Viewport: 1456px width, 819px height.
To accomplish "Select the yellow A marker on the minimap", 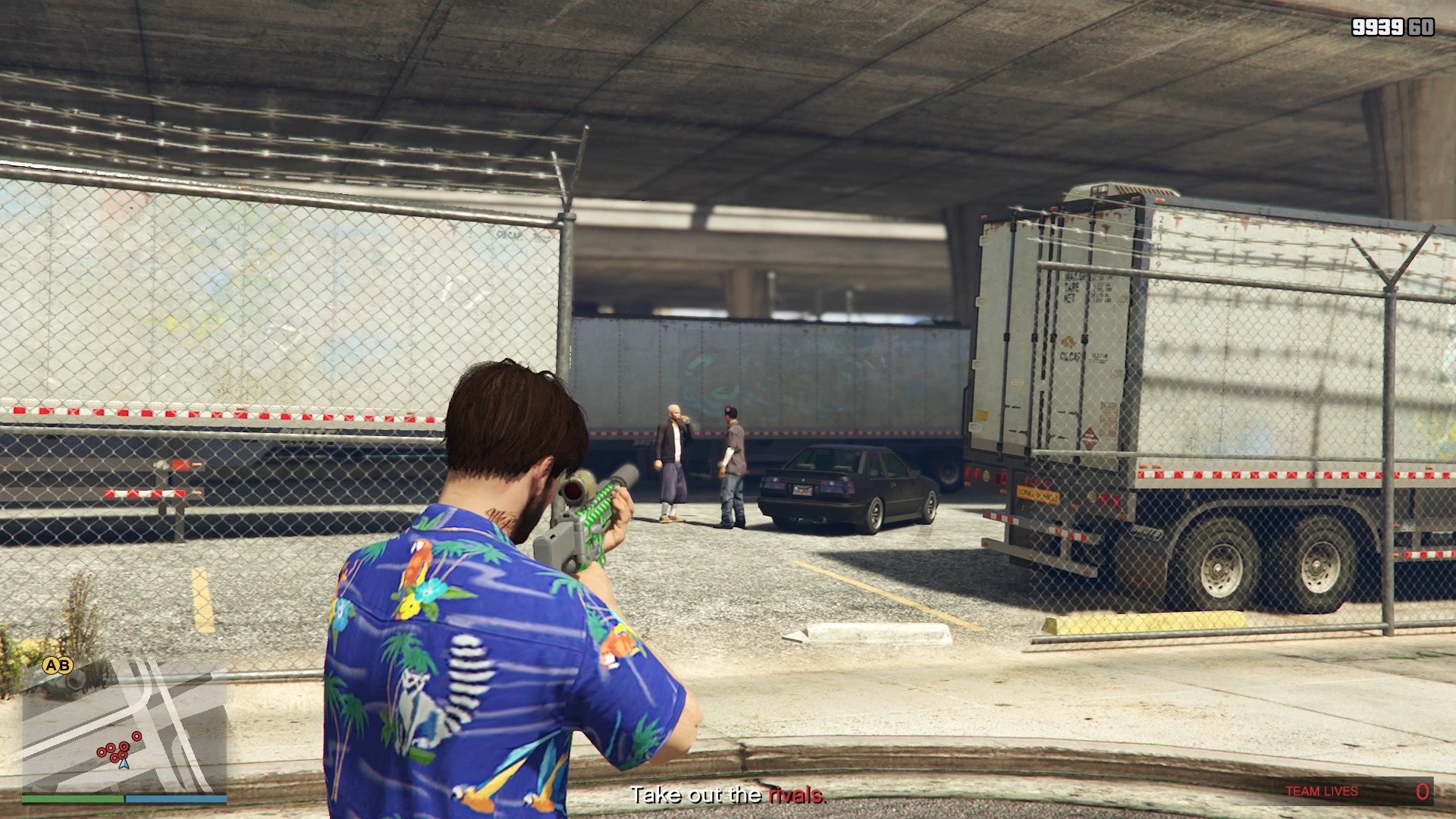I will (x=51, y=666).
